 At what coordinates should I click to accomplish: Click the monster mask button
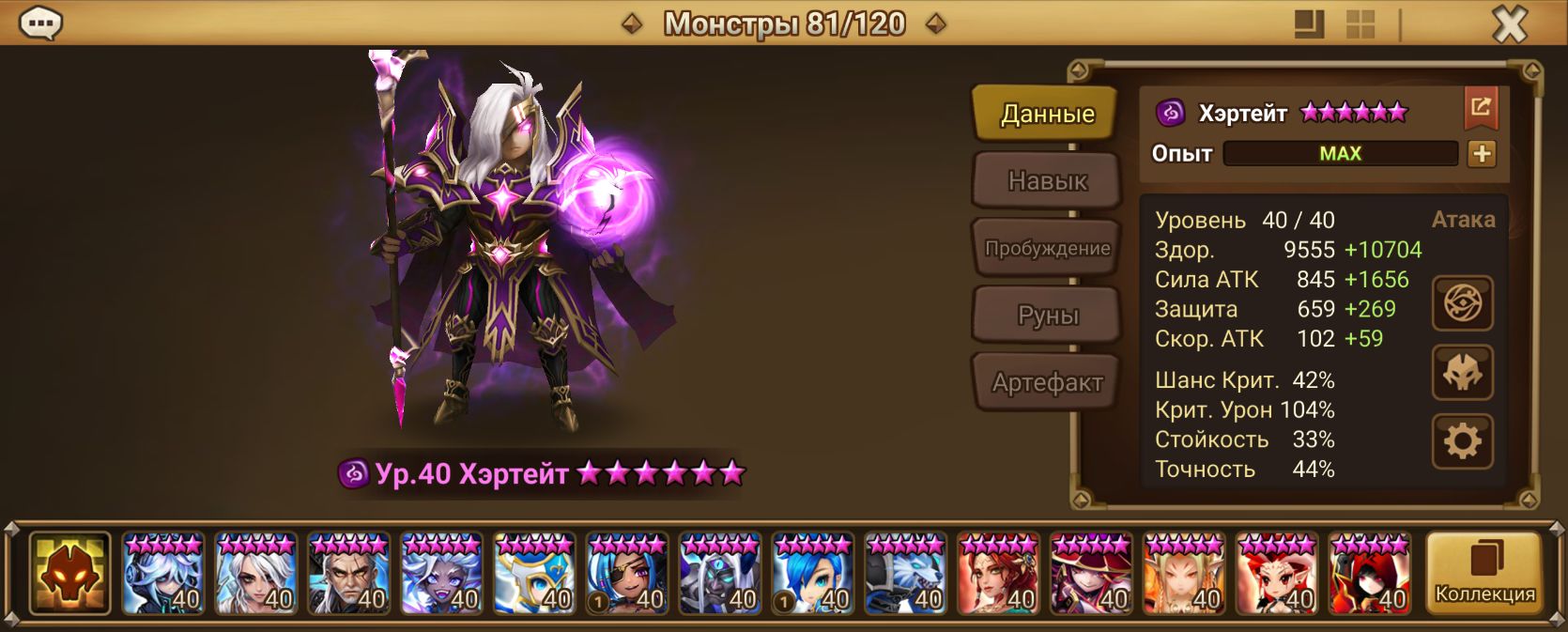(1462, 373)
